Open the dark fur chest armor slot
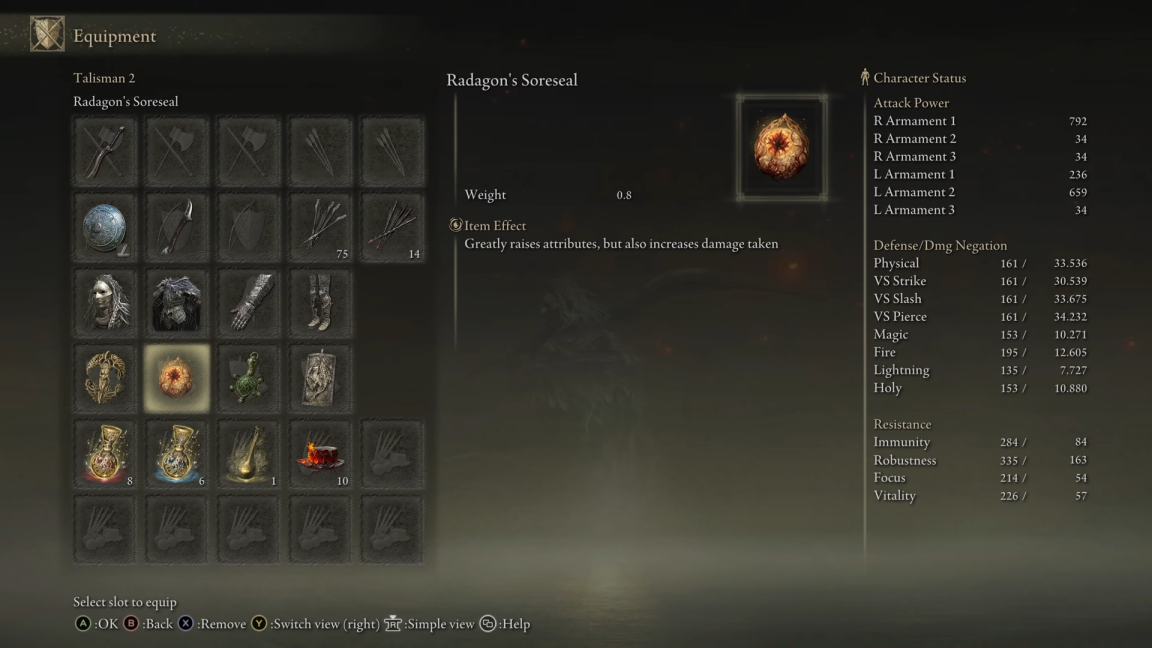 [177, 303]
